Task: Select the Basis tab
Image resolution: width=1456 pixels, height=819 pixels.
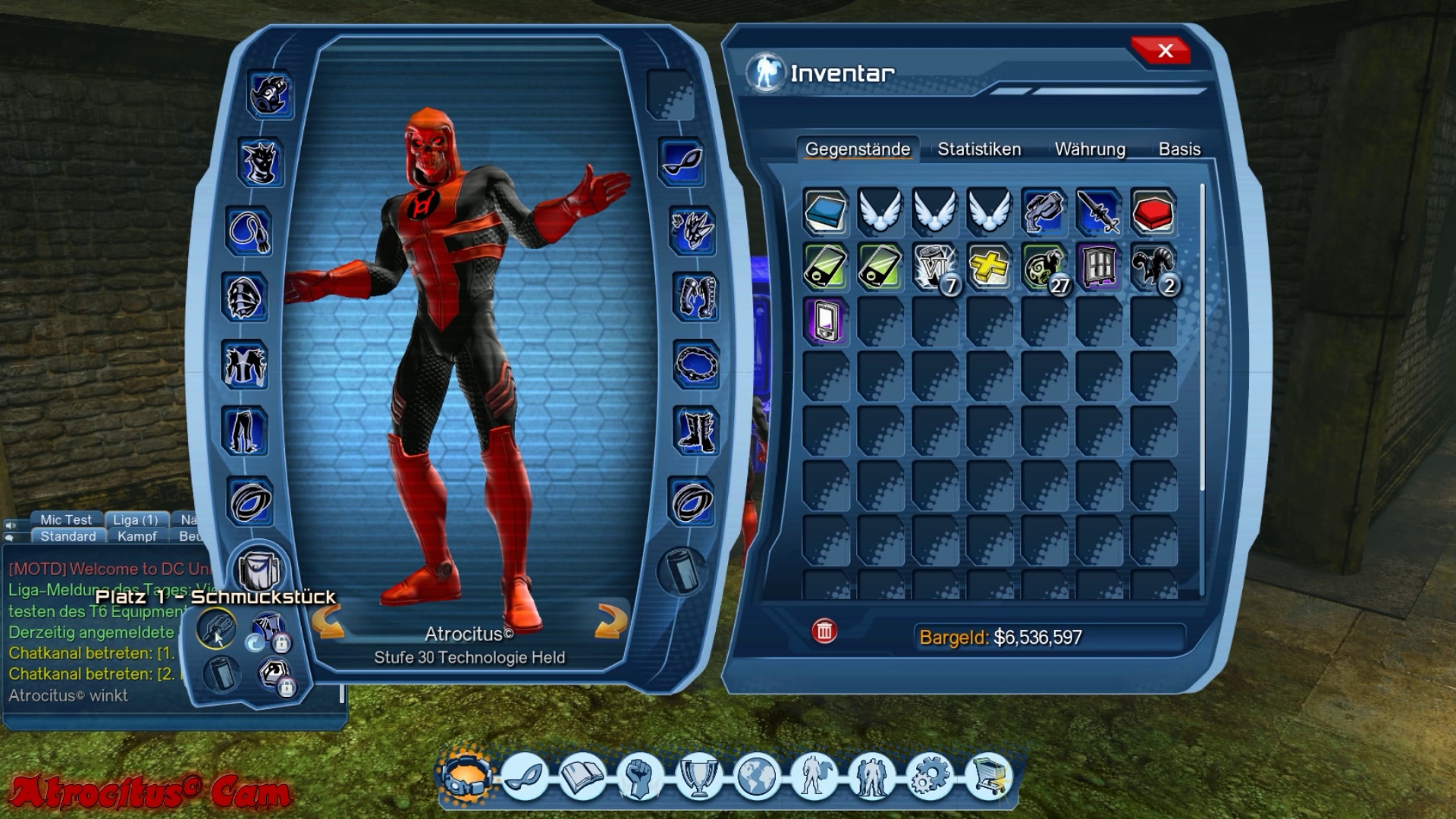Action: point(1179,149)
